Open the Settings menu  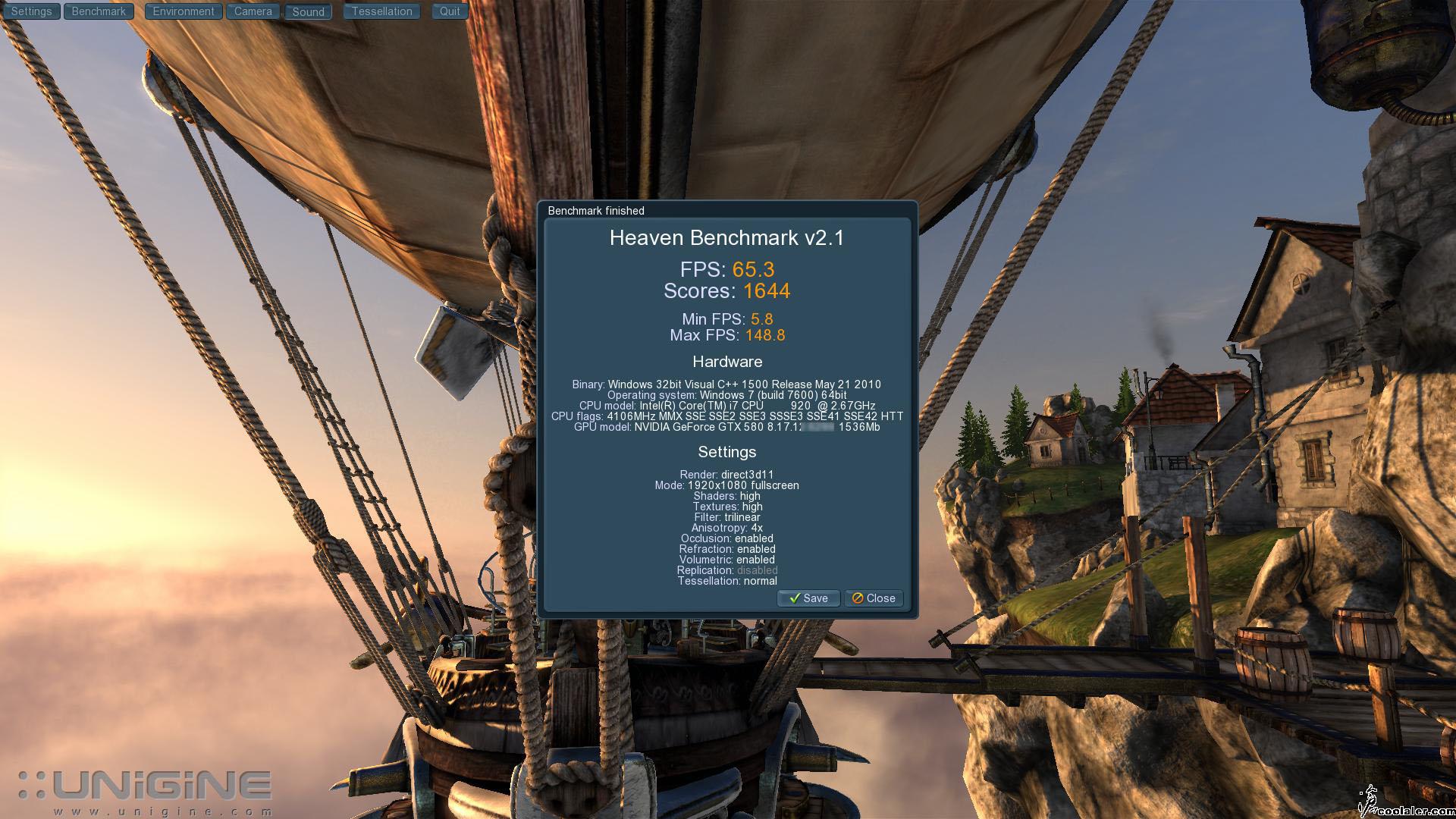pyautogui.click(x=31, y=11)
